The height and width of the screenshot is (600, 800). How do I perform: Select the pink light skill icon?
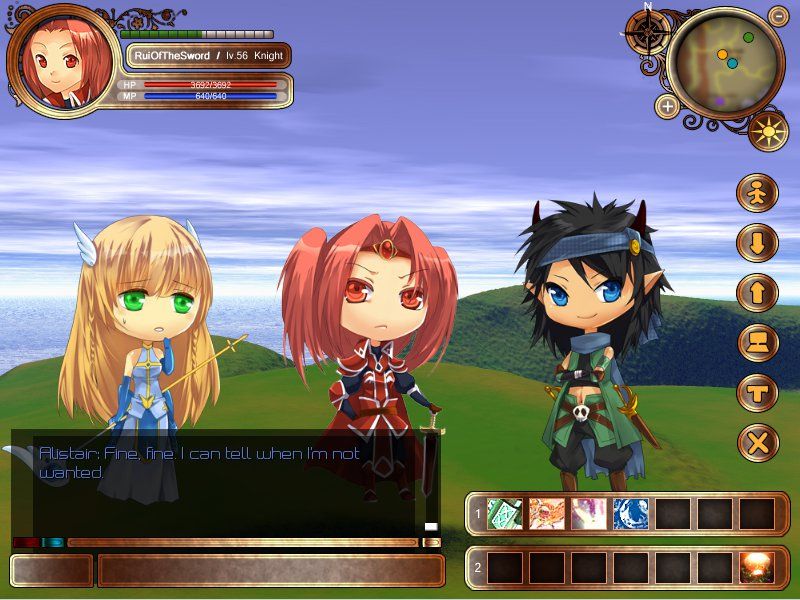tap(589, 514)
